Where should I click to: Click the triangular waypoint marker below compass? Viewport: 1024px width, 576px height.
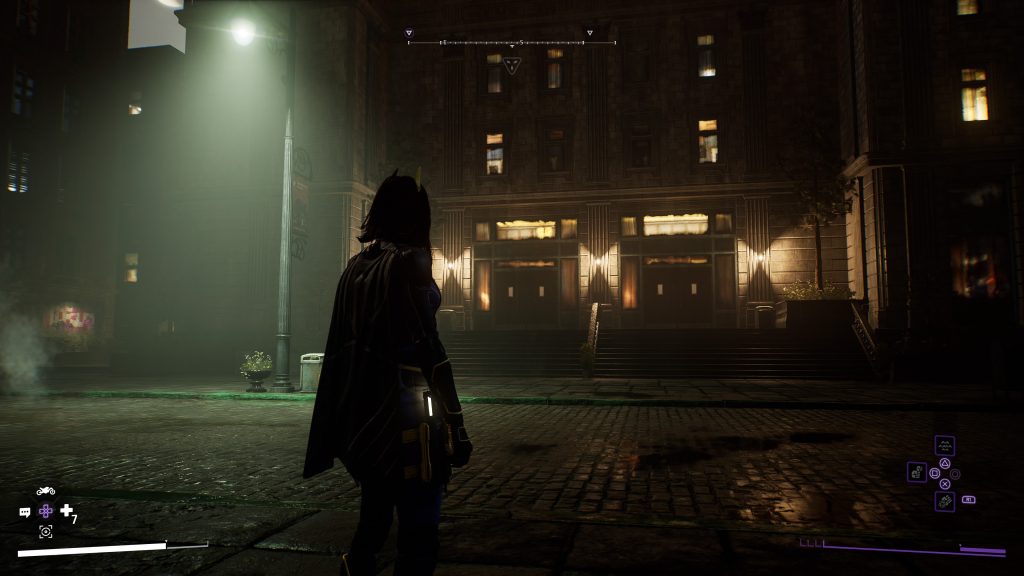[512, 66]
